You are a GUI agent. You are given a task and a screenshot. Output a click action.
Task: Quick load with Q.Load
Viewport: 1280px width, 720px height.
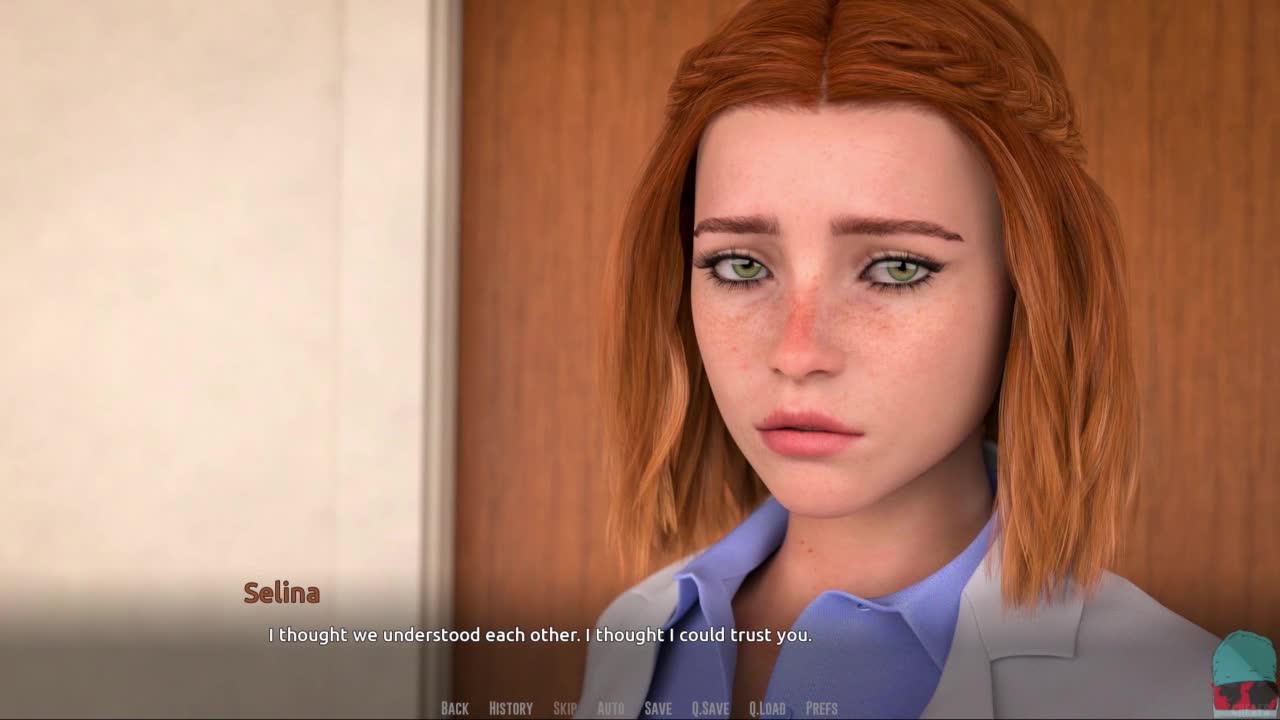pos(767,708)
